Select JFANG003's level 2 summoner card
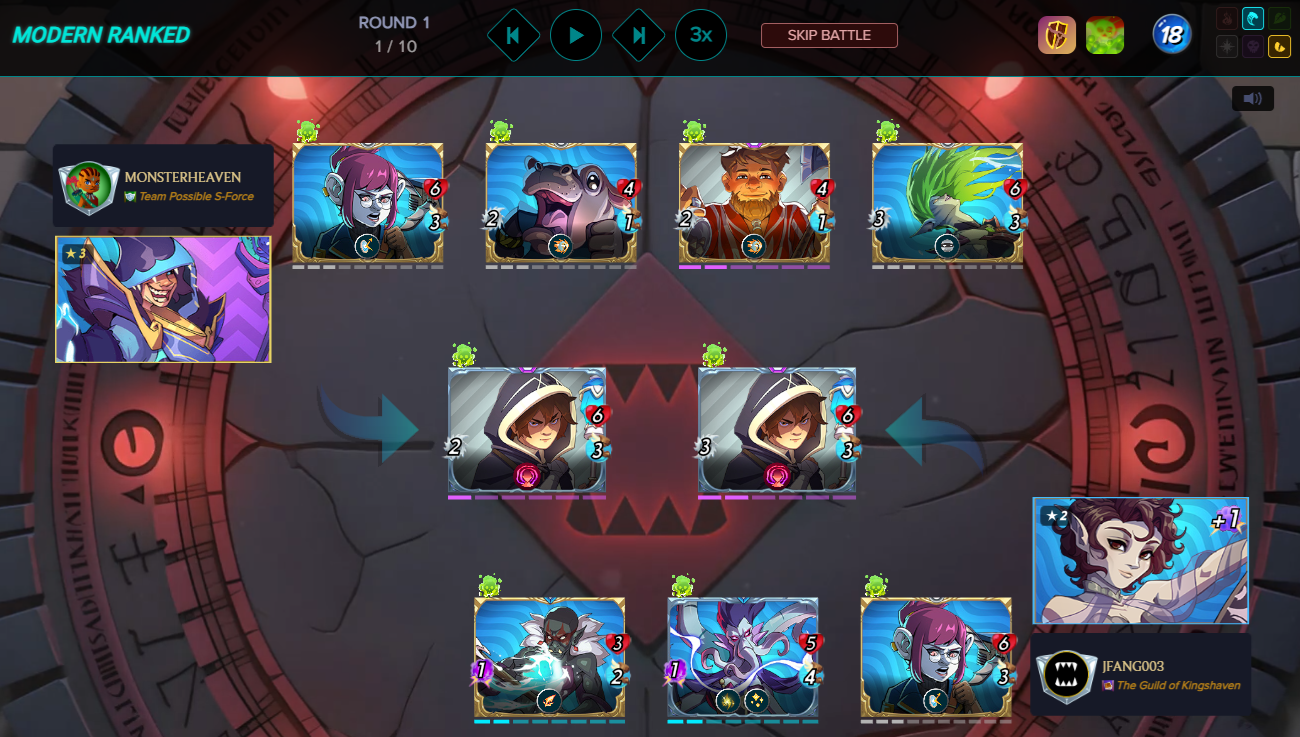The image size is (1300, 737). [x=1138, y=562]
